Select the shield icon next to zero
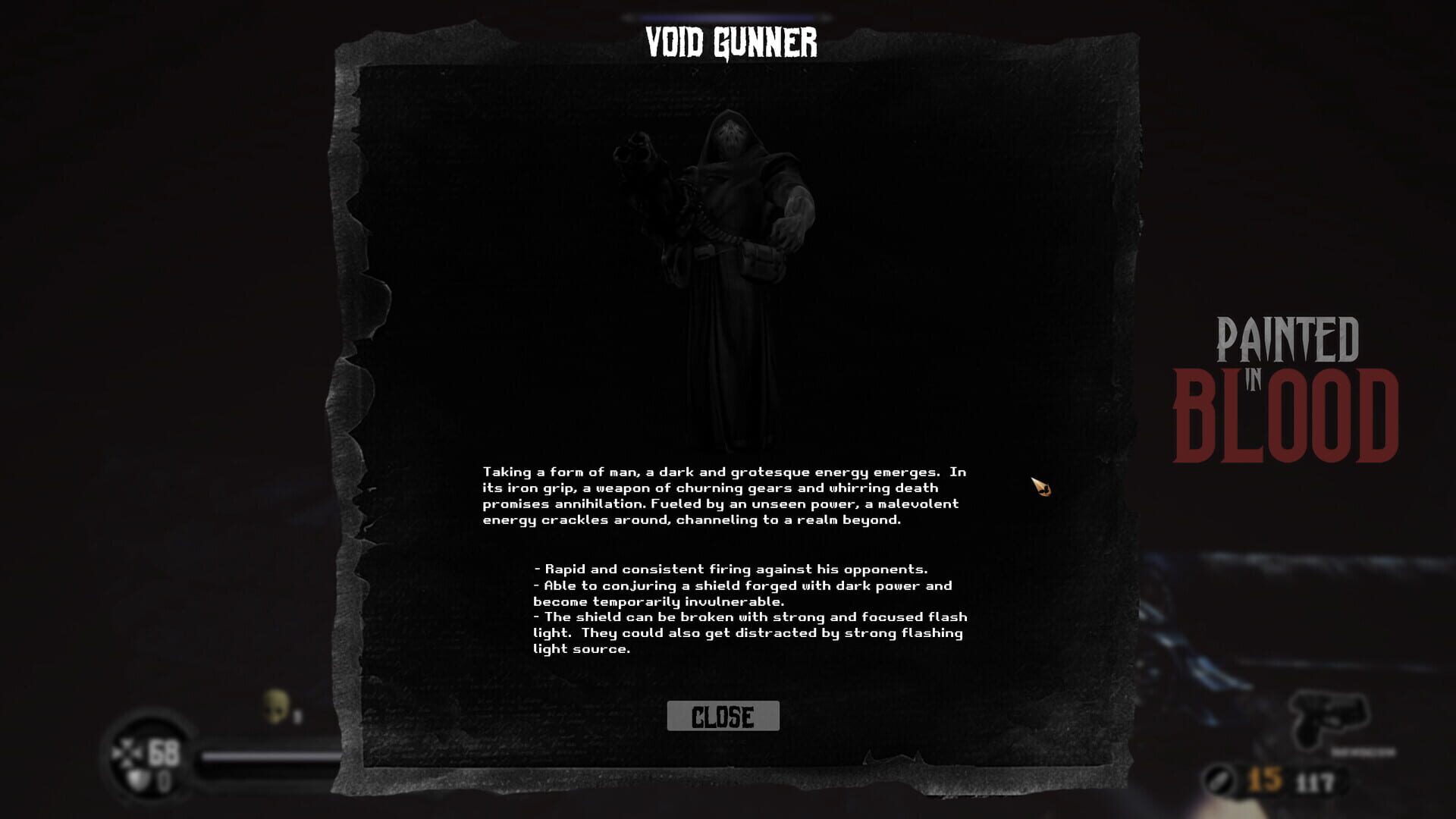This screenshot has height=819, width=1456. pos(138,780)
